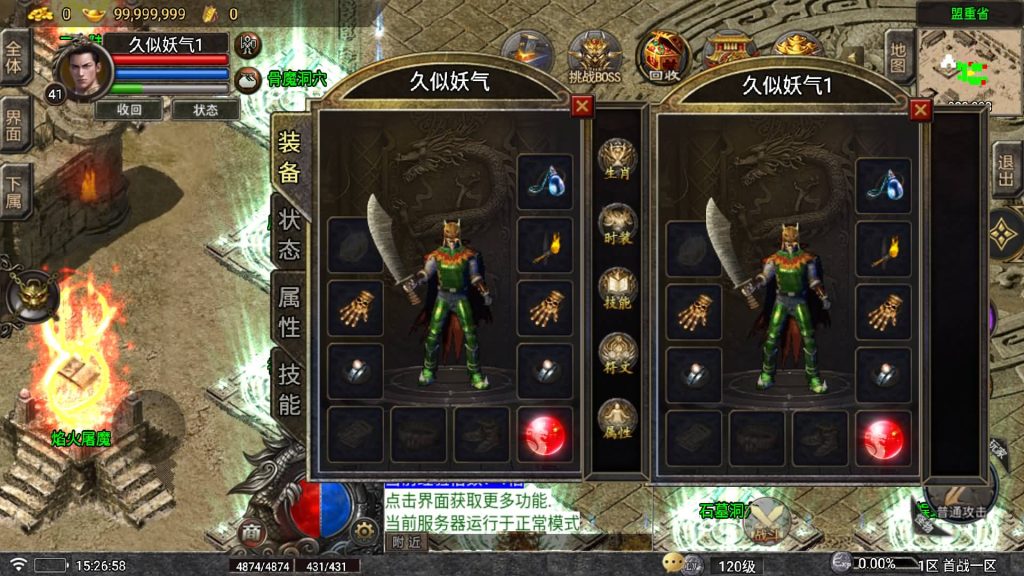Switch to the 状态 side tab

289,234
